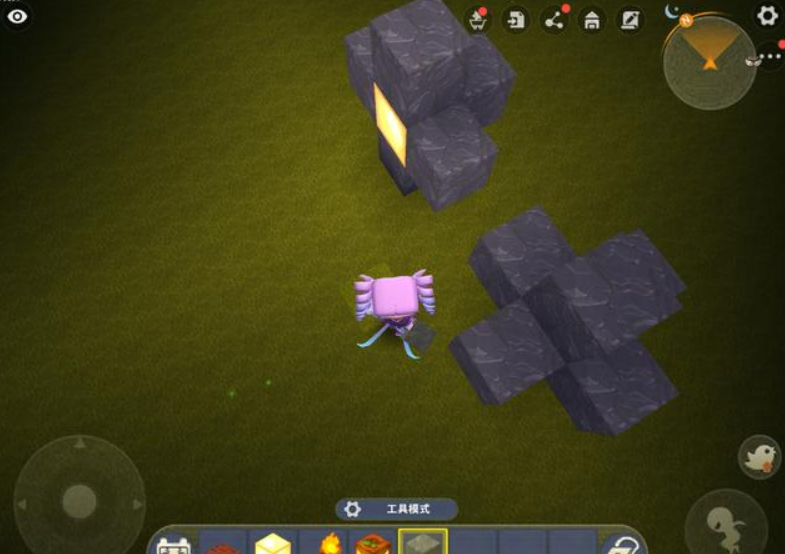Open the gear settings icon

click(767, 16)
